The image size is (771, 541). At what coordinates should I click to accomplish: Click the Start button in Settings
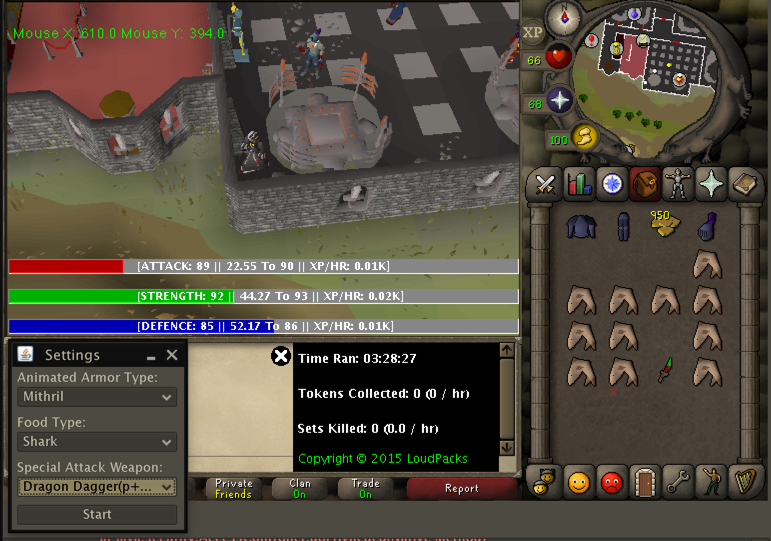click(97, 514)
